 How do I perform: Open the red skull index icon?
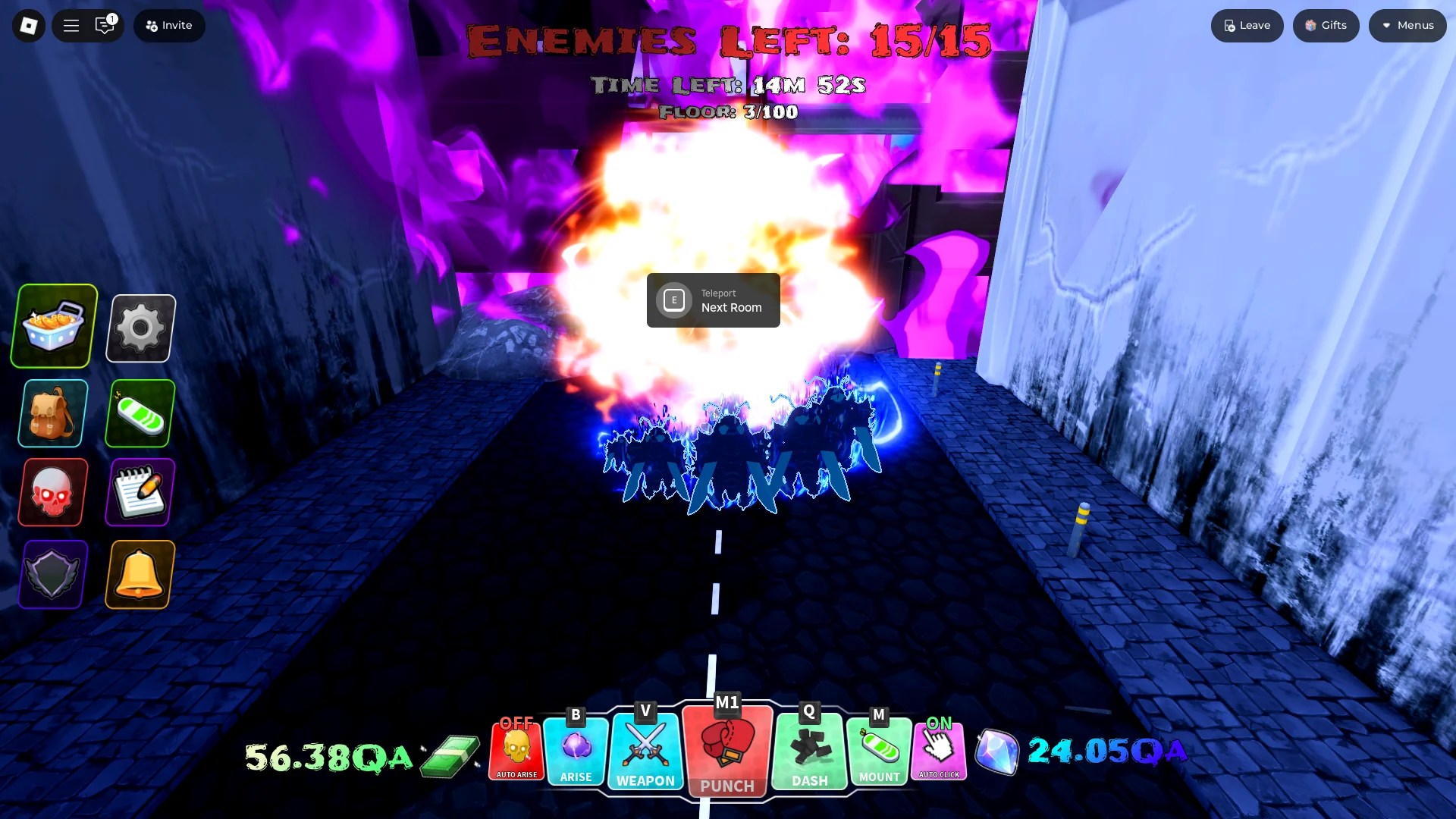(x=51, y=491)
